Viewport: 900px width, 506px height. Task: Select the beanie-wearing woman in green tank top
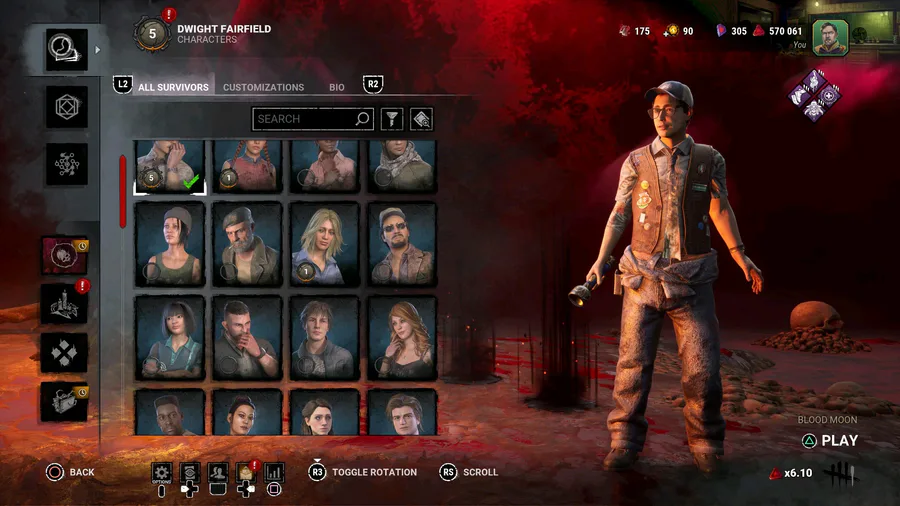tap(170, 244)
